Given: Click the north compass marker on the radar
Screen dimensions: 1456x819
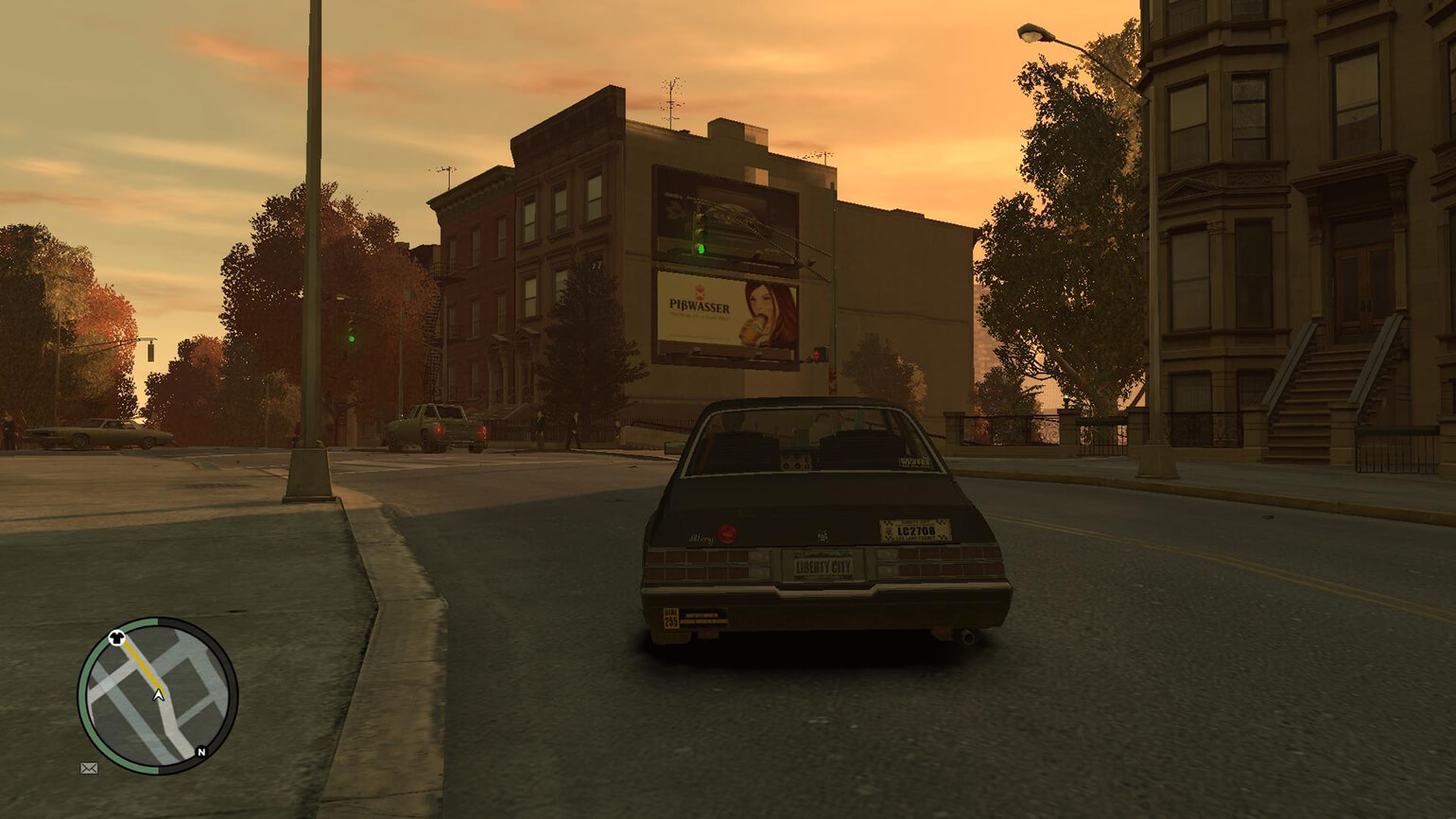Looking at the screenshot, I should click(200, 753).
